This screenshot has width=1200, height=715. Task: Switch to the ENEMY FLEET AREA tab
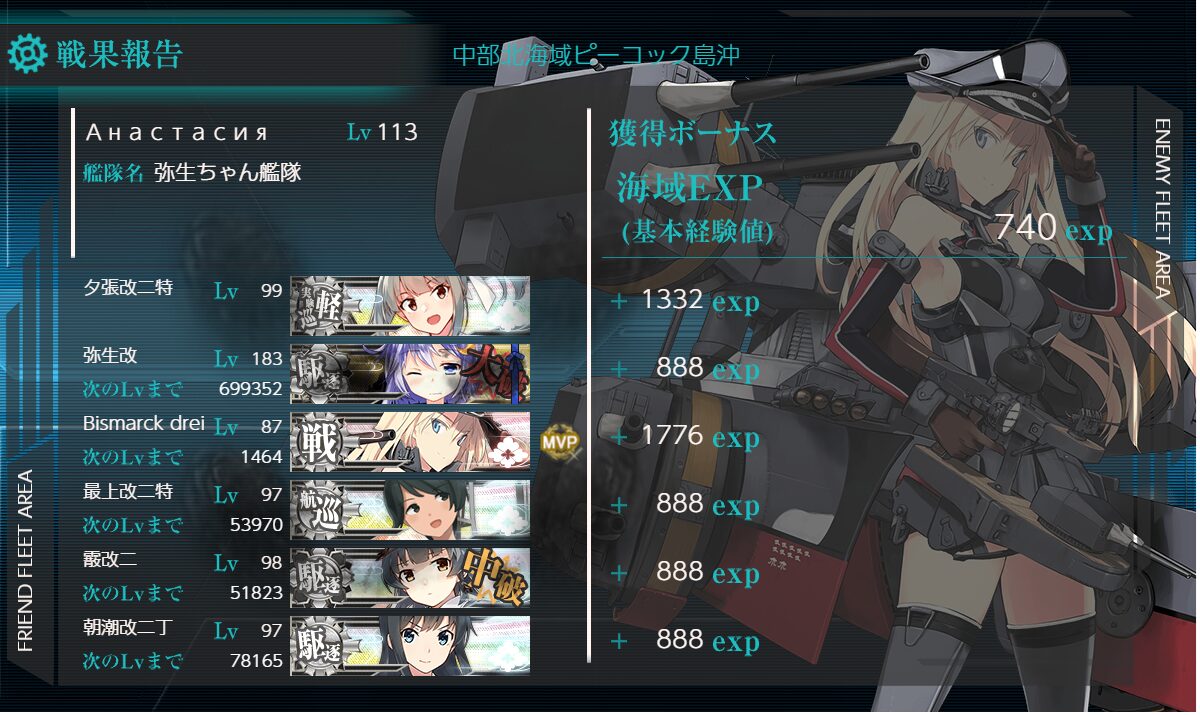[1162, 208]
